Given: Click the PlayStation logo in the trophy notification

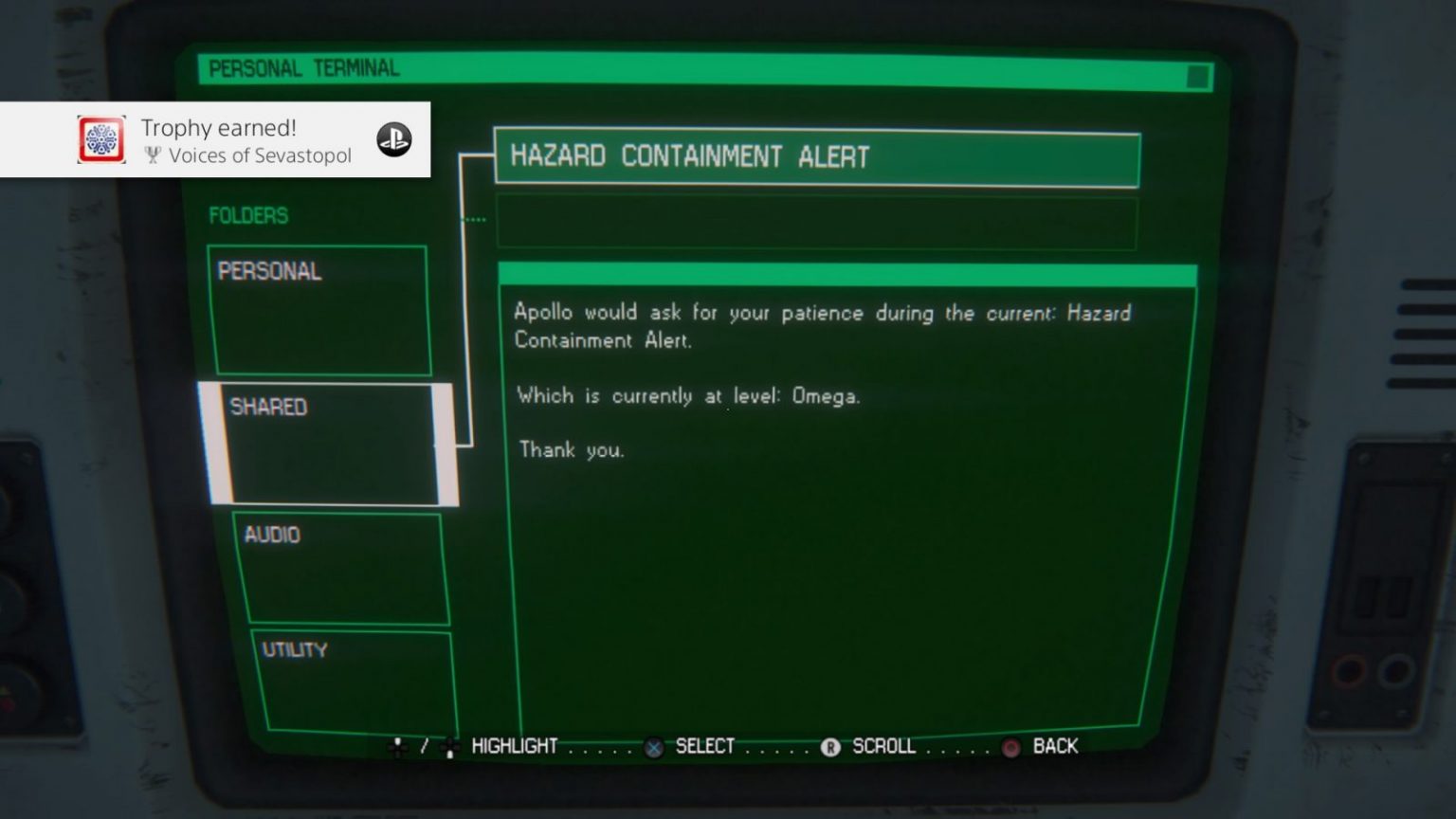Looking at the screenshot, I should pos(393,139).
